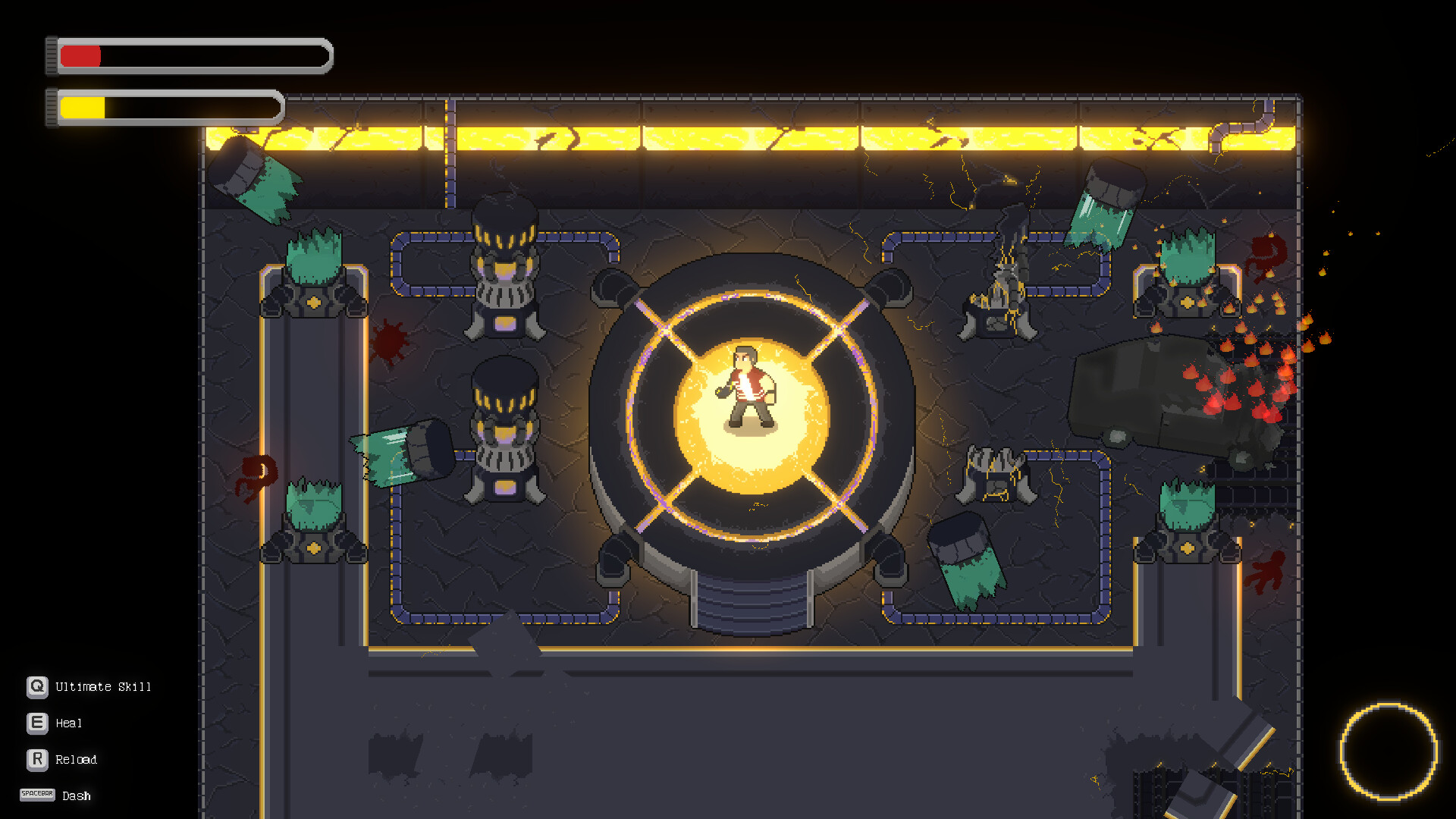Click the lower dark turret with yellow teeth
Screen dimensions: 1456x819
(x=503, y=425)
